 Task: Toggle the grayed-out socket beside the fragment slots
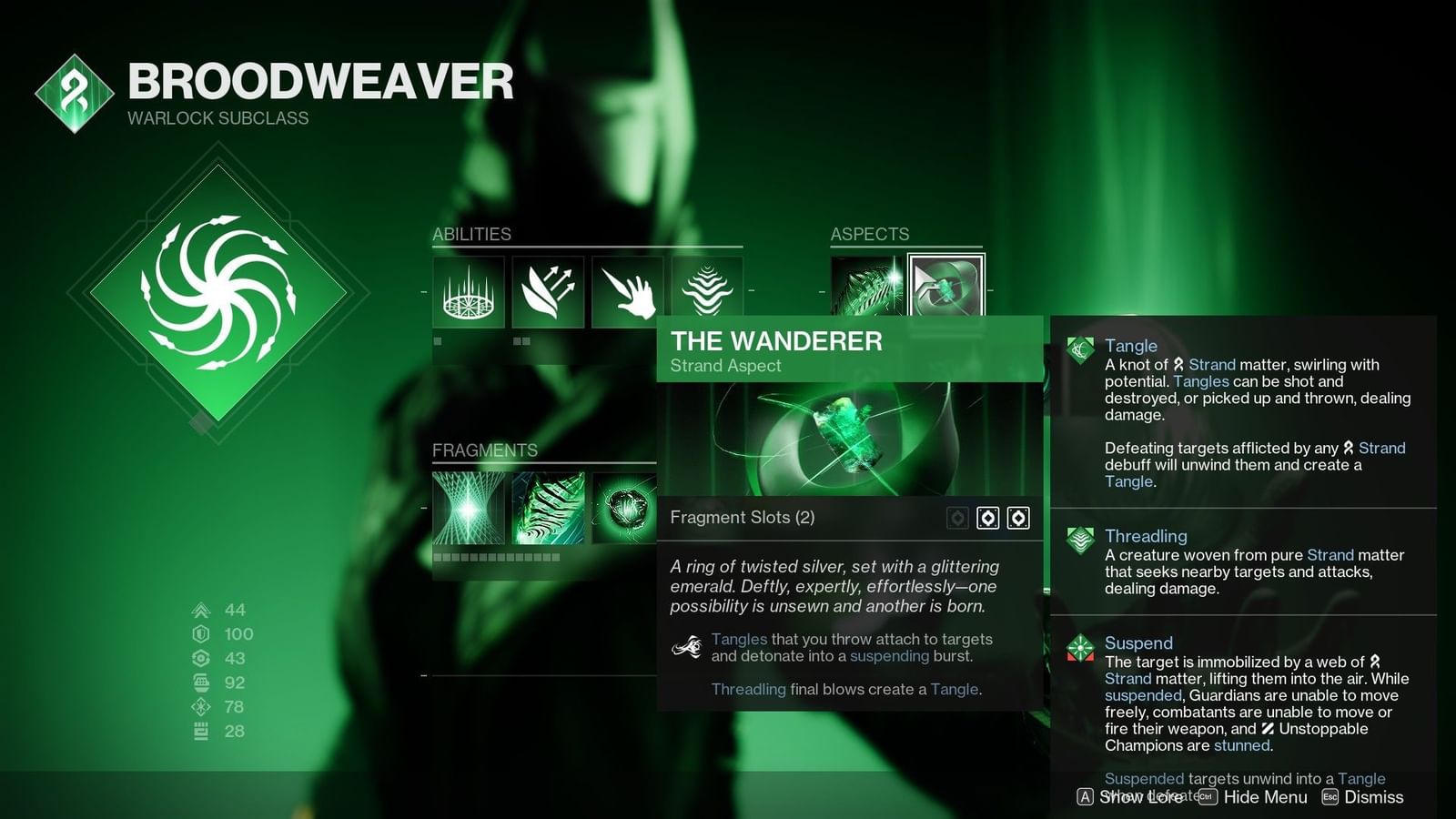pyautogui.click(x=956, y=517)
